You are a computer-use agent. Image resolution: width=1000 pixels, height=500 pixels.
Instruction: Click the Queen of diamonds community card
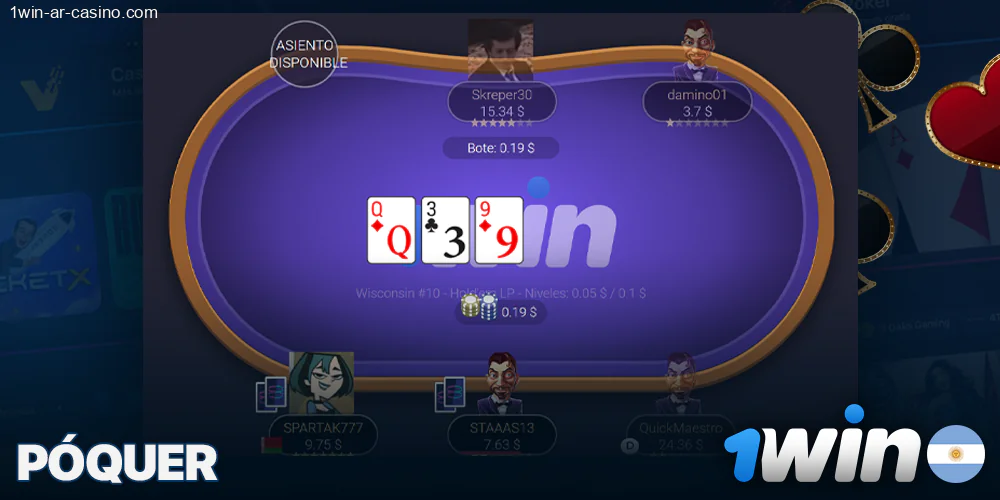[391, 230]
